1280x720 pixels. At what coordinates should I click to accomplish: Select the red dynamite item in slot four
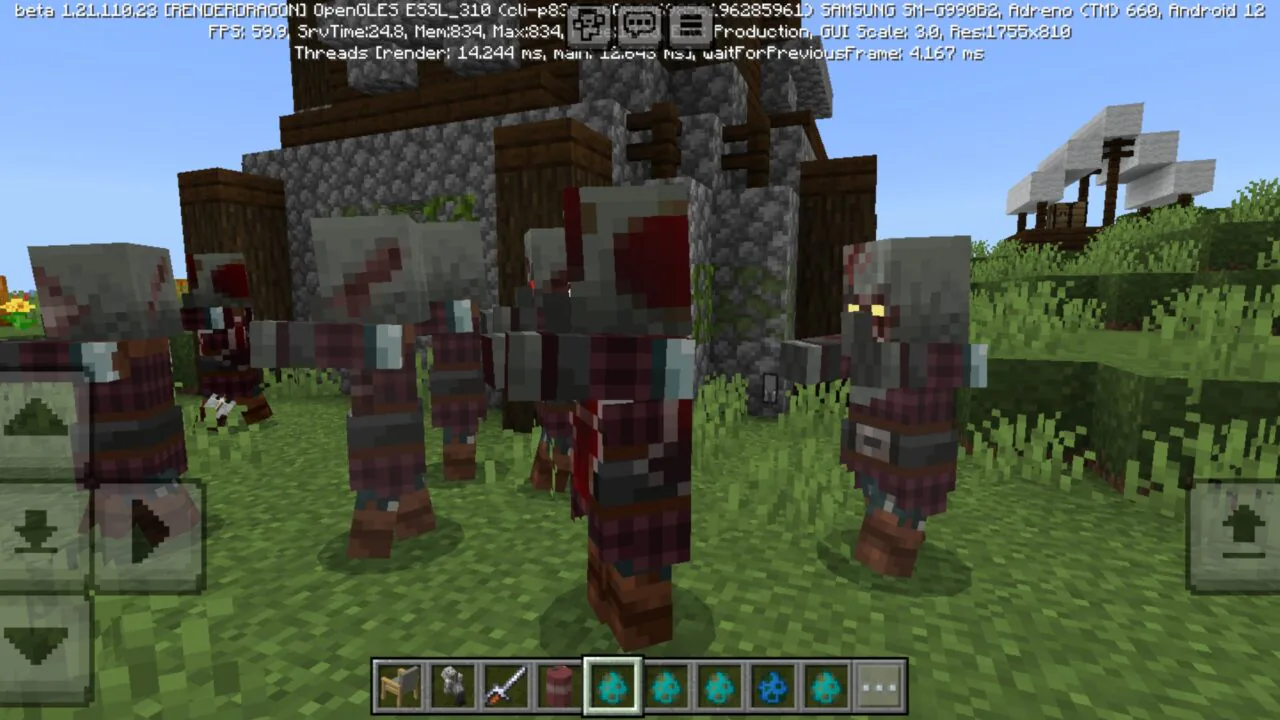click(x=559, y=684)
